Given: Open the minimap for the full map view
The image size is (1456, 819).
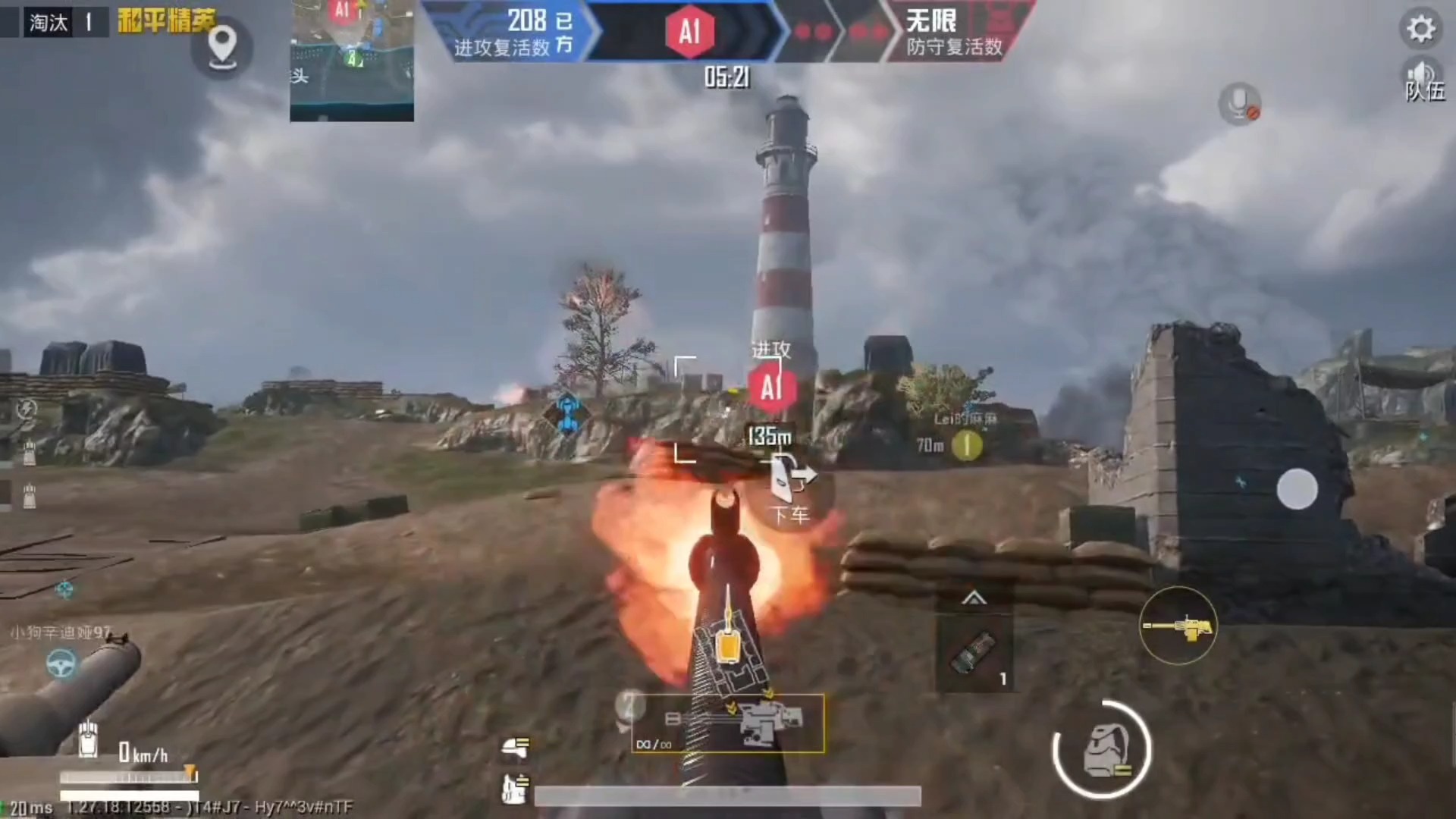Looking at the screenshot, I should click(x=351, y=61).
